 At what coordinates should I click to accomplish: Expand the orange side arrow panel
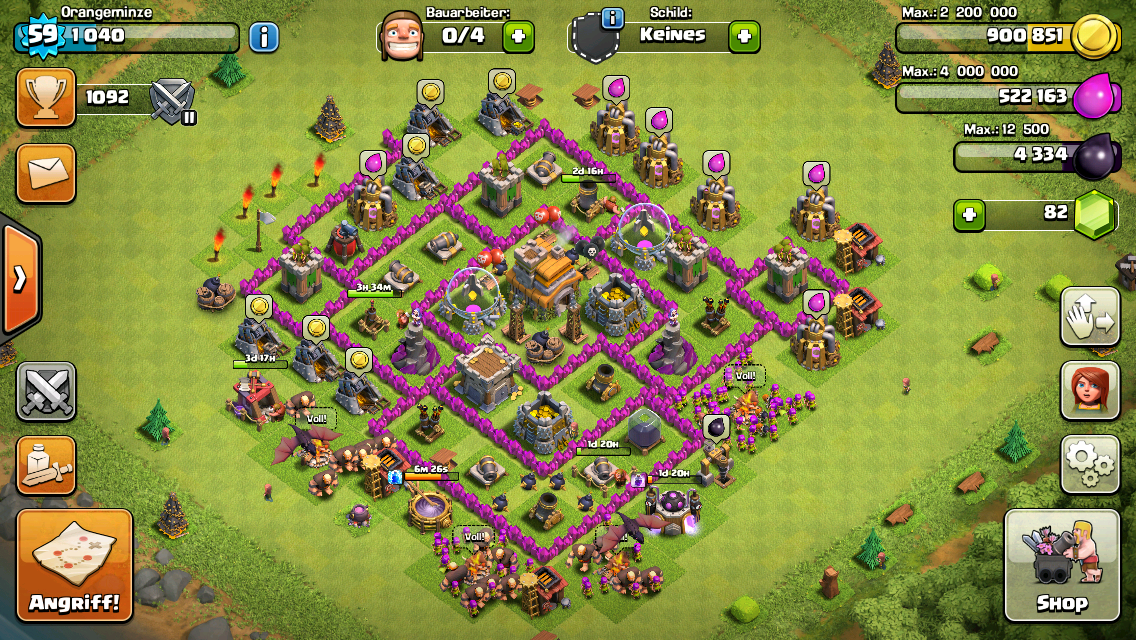pyautogui.click(x=19, y=278)
